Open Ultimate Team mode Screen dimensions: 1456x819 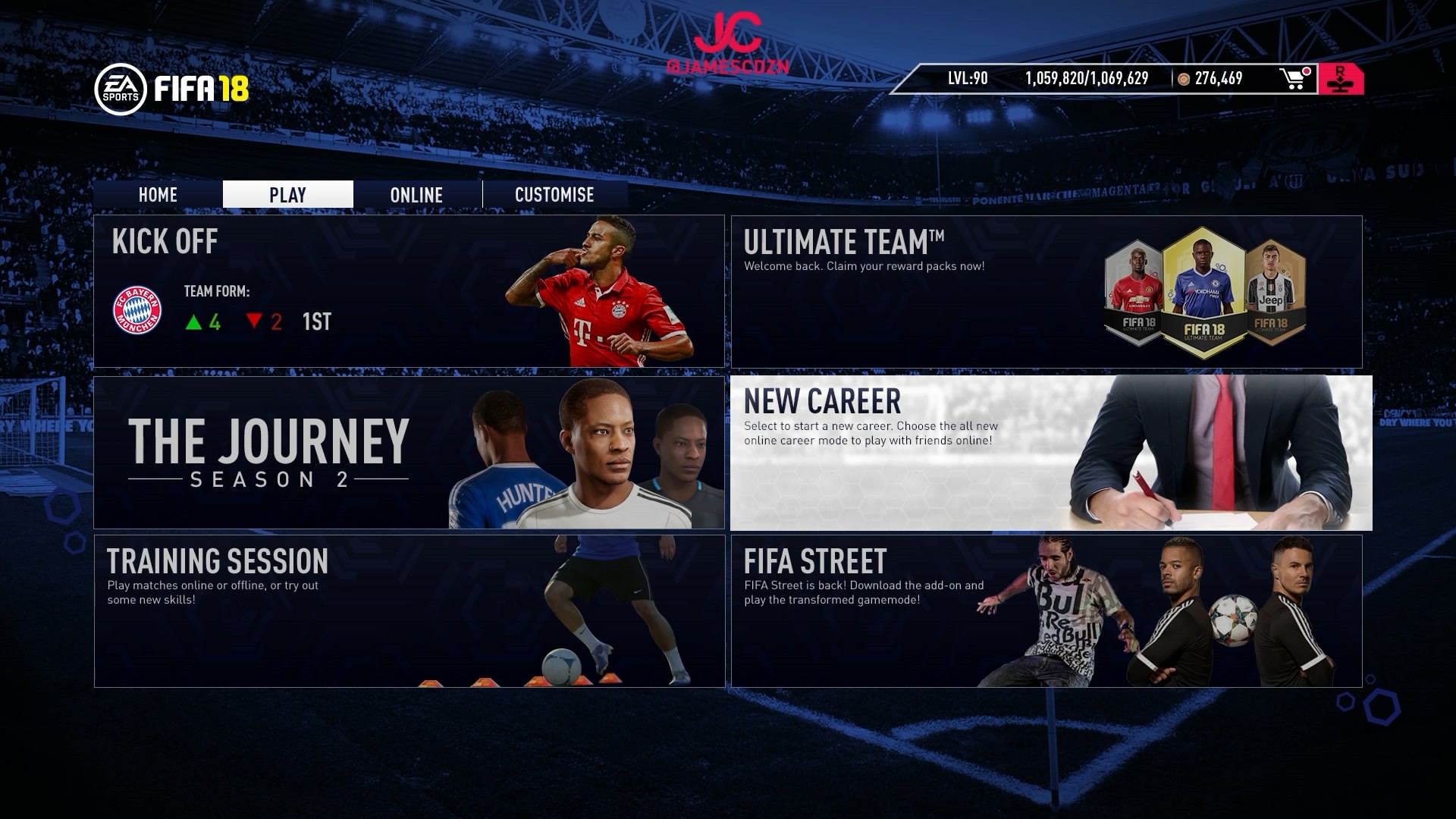click(1046, 292)
